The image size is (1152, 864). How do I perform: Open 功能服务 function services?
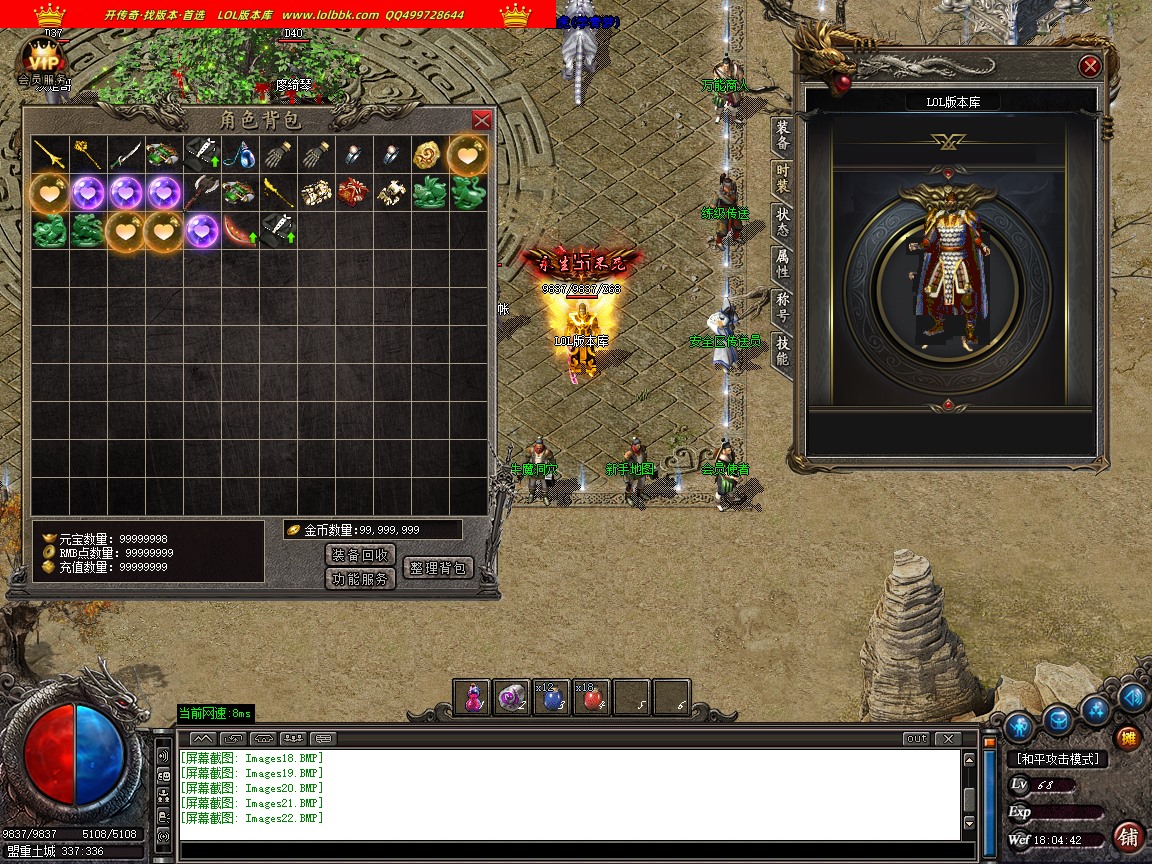(360, 579)
